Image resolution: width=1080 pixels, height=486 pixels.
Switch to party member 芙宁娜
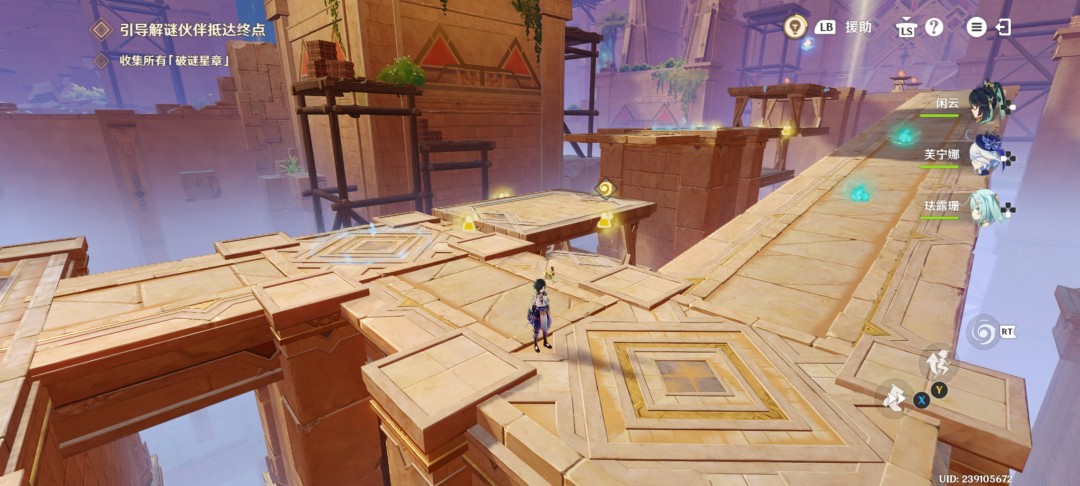click(x=986, y=155)
